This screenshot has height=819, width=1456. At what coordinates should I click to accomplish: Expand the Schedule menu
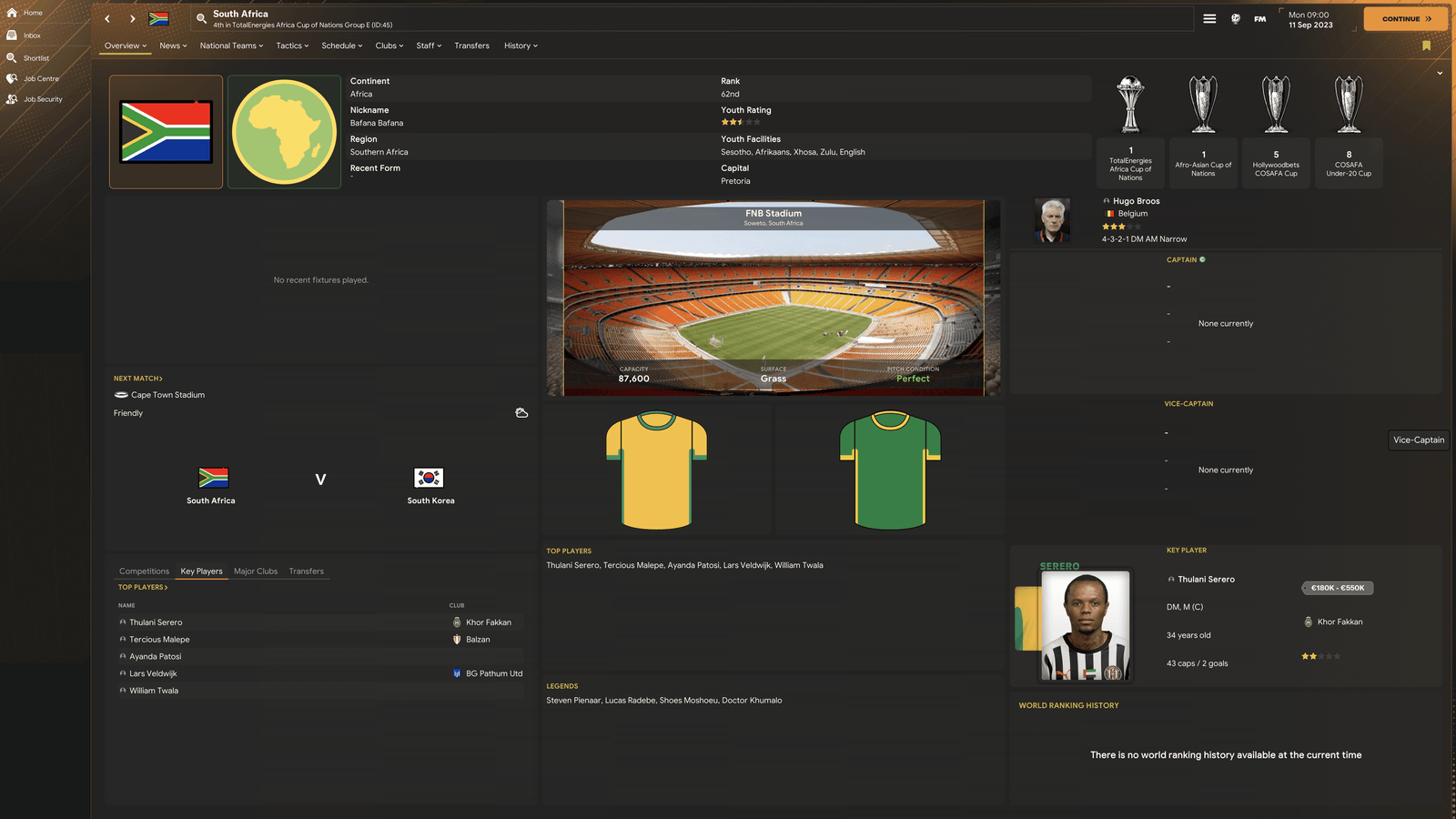pyautogui.click(x=341, y=45)
